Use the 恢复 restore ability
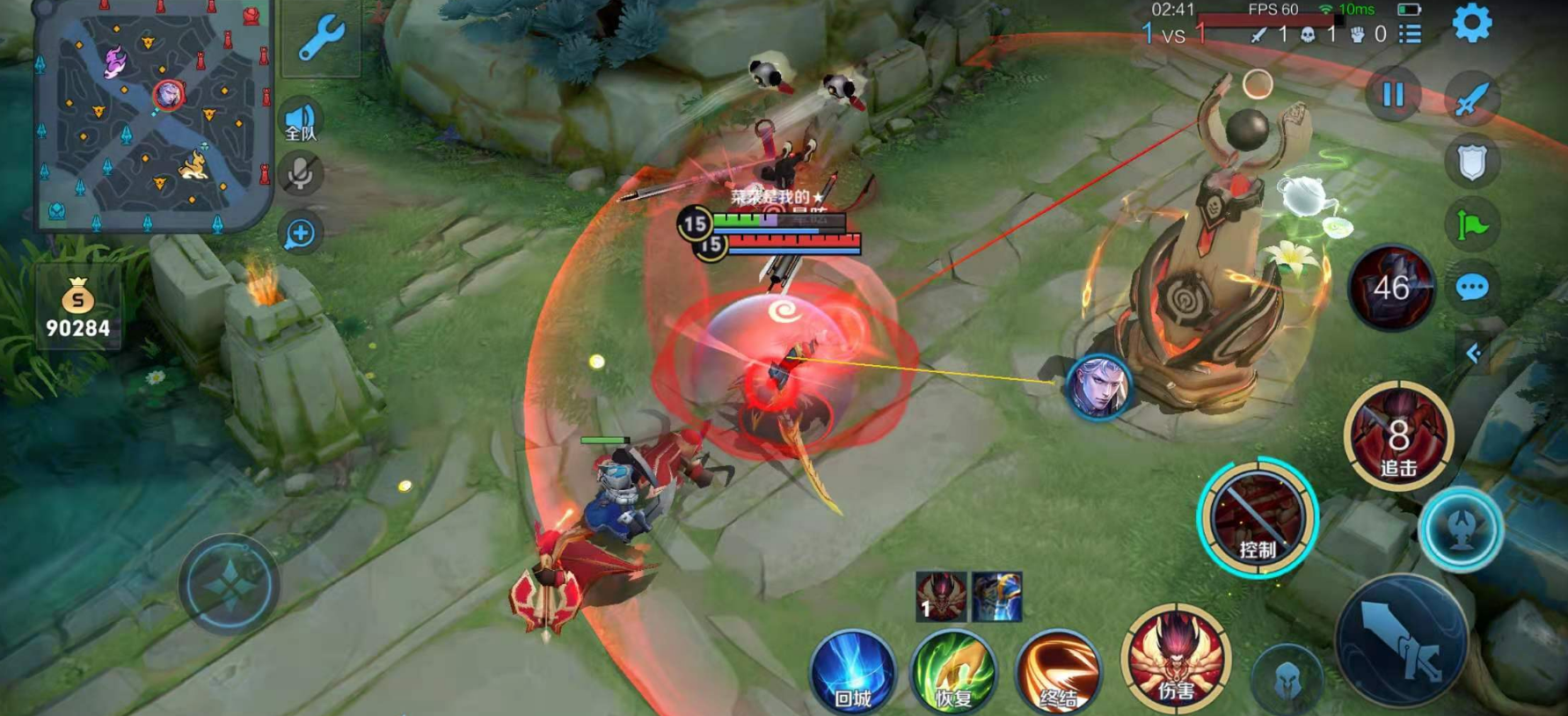Viewport: 1568px width, 716px height. 953,673
